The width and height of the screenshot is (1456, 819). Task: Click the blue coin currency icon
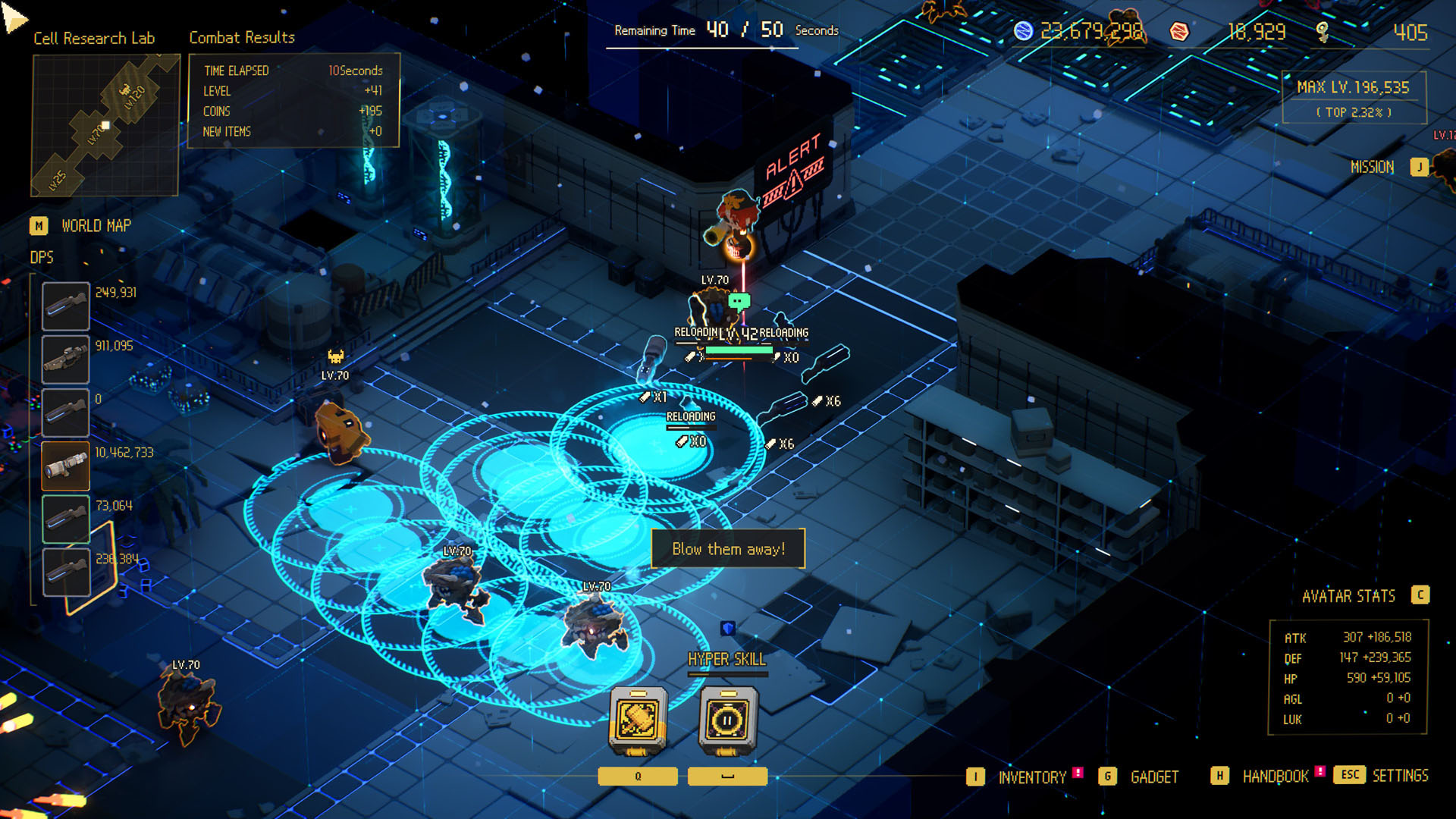click(1024, 31)
